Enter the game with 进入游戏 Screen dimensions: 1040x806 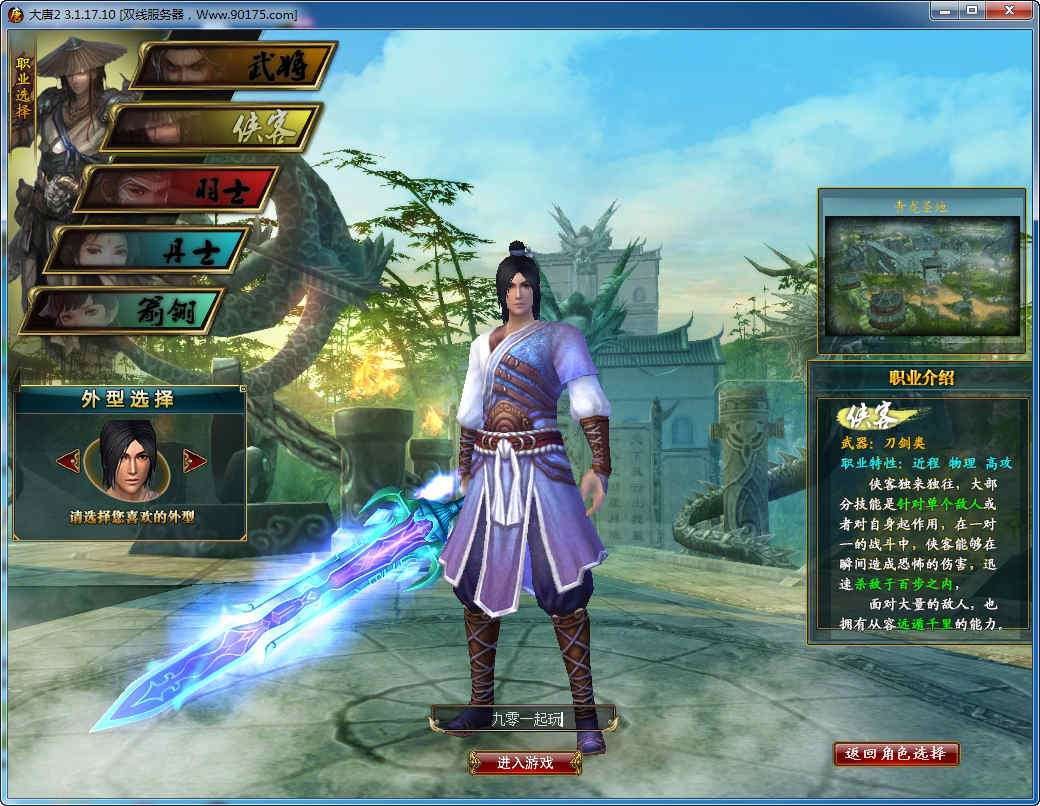[x=525, y=762]
